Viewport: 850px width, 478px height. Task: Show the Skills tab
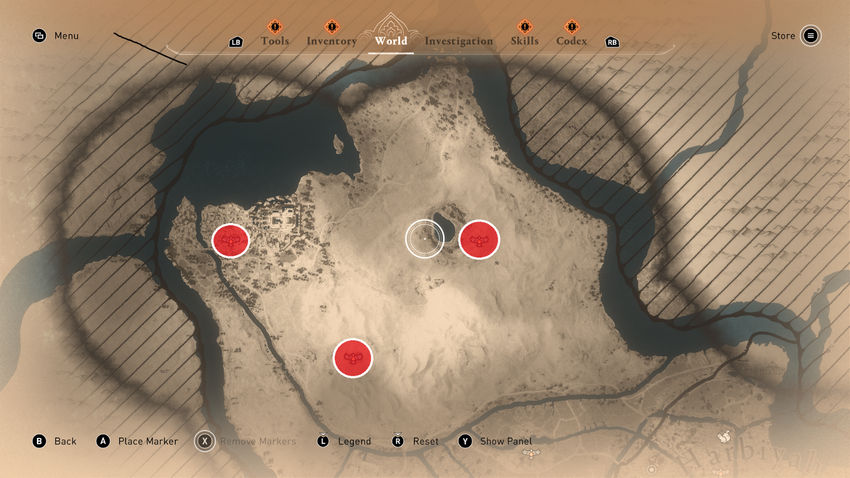(x=524, y=41)
